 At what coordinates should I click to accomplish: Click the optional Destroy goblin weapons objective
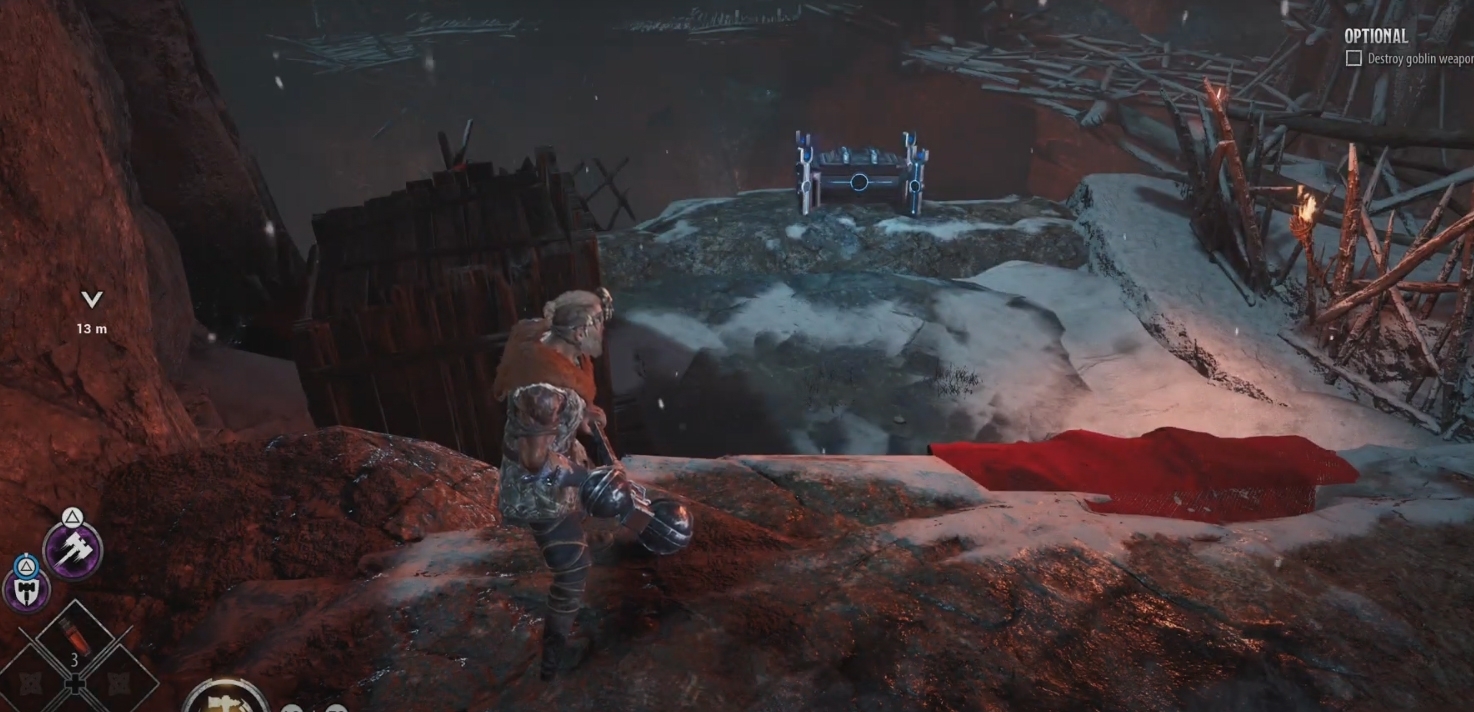click(x=1411, y=59)
